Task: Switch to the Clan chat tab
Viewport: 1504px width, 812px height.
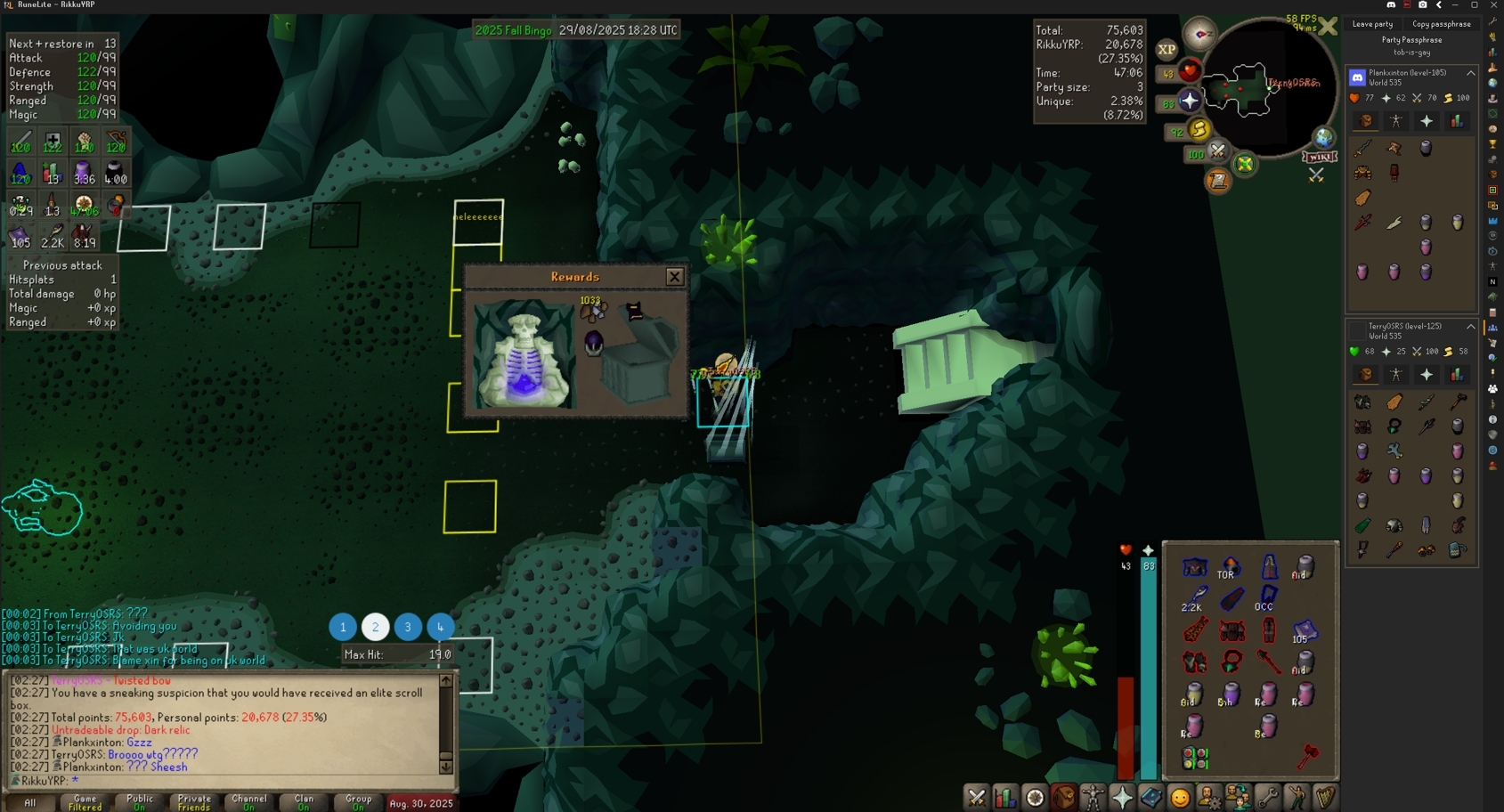Action: click(x=304, y=802)
